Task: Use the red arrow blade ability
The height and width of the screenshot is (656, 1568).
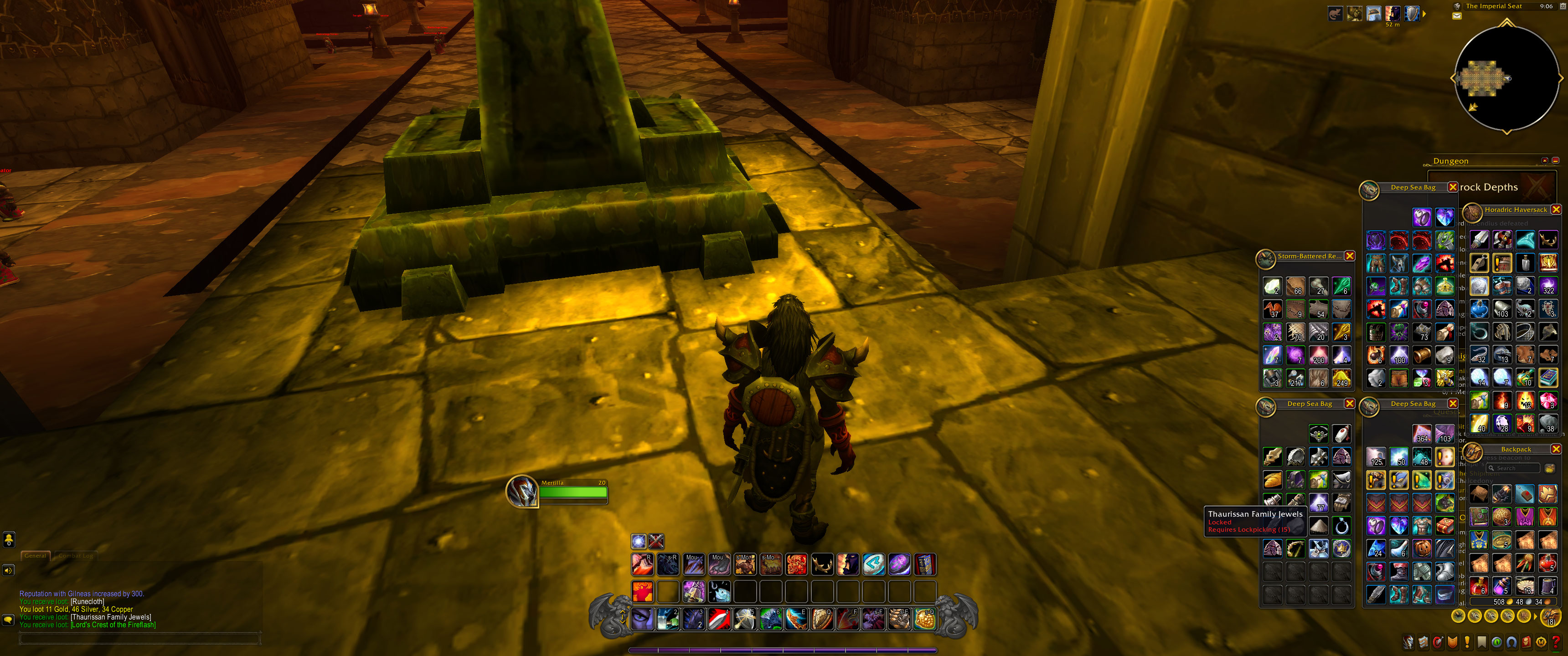Action: [x=719, y=620]
